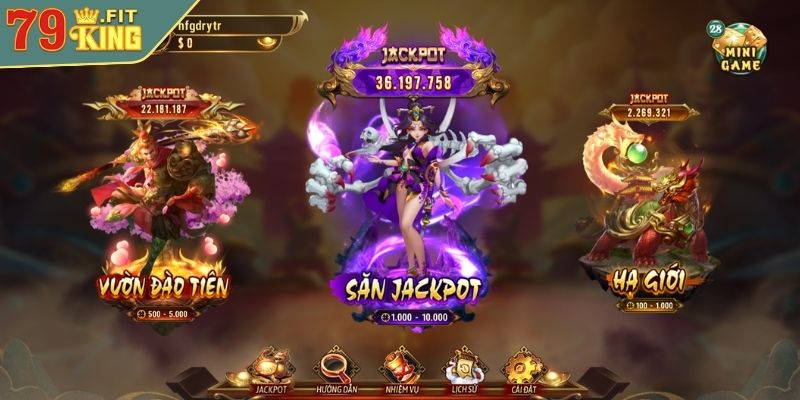
Task: Open the Hướng Dẫn guide
Action: (x=335, y=370)
